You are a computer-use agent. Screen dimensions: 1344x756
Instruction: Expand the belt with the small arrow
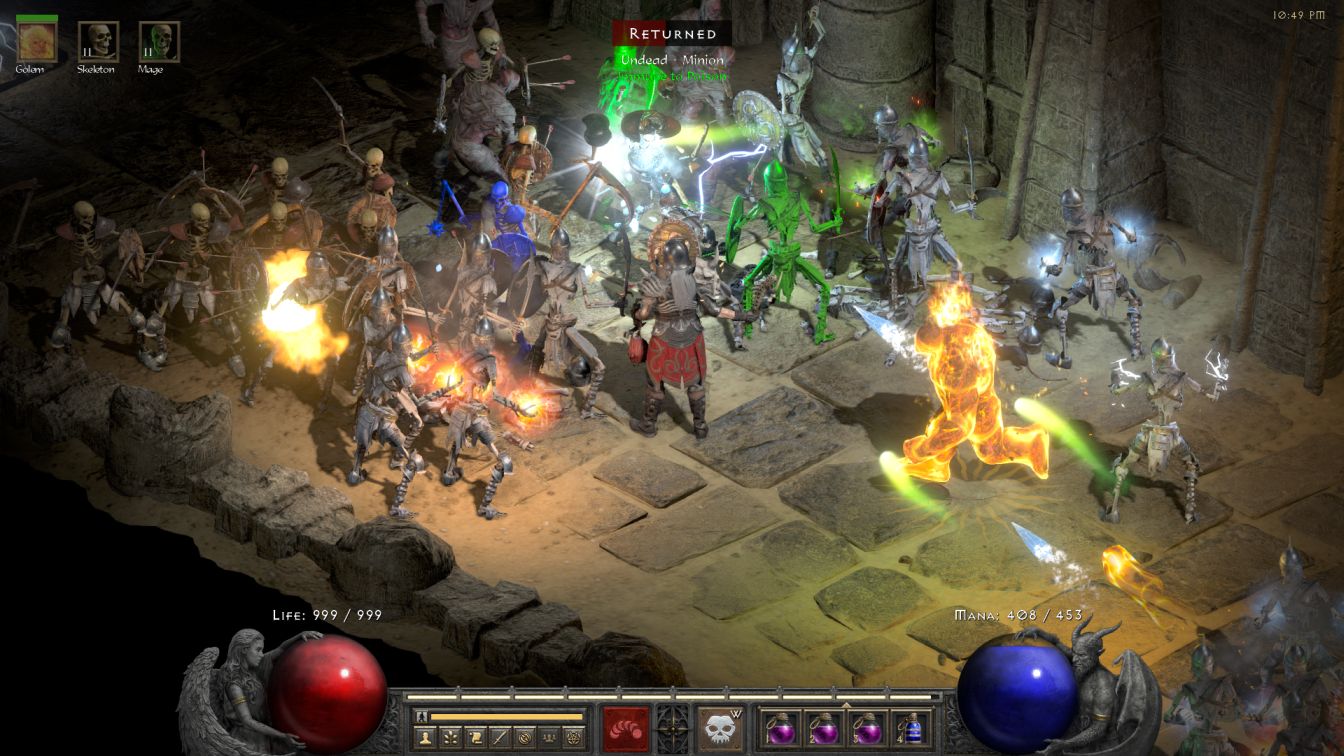[847, 705]
